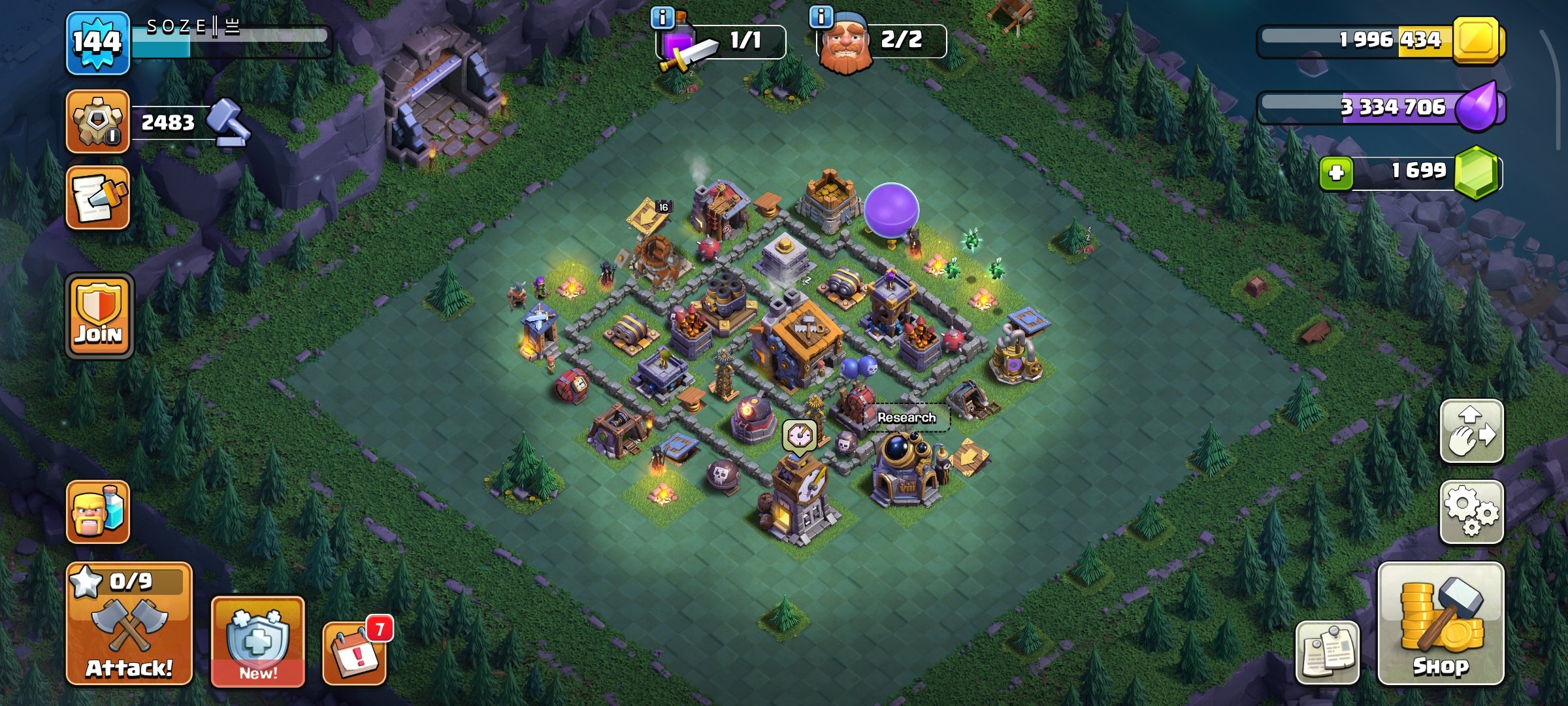Open the level 144 player profile badge
The height and width of the screenshot is (706, 1568).
[x=98, y=43]
